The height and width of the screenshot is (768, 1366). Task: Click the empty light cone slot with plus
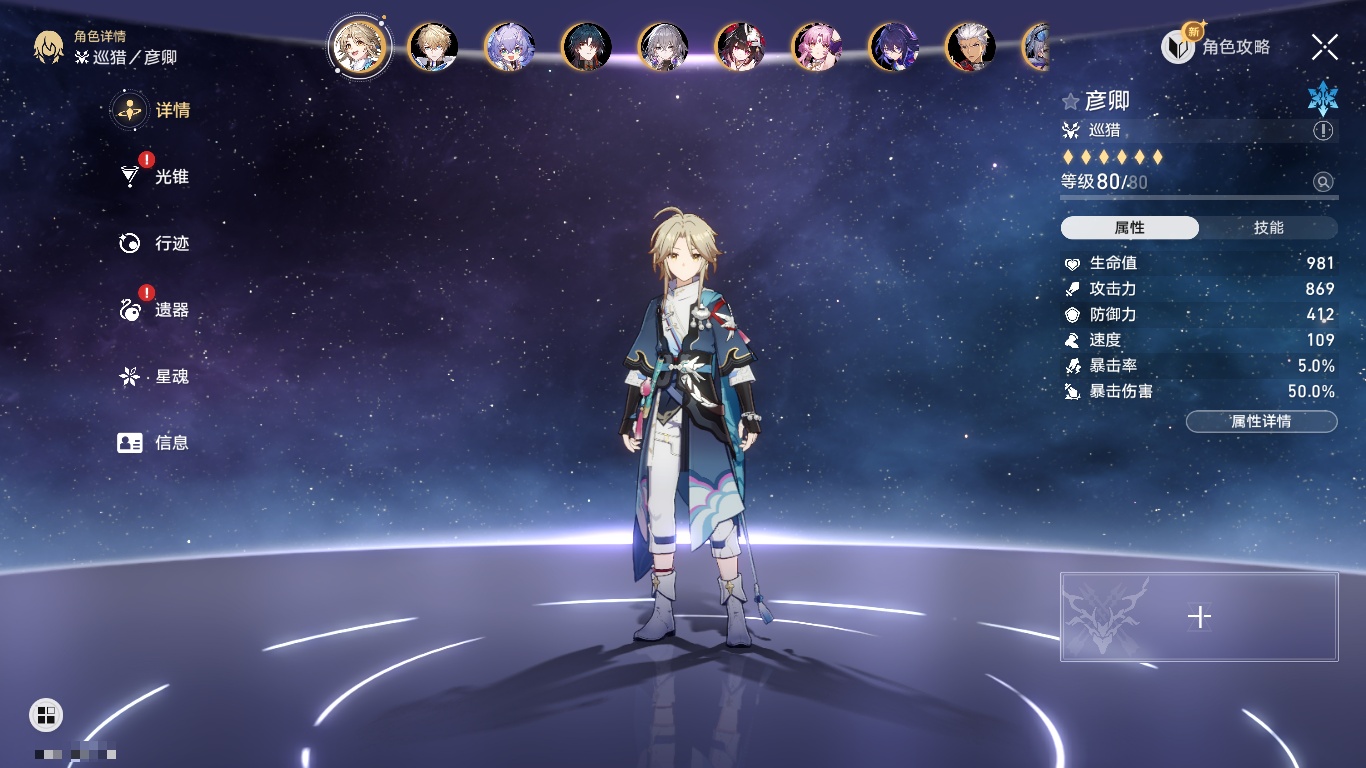point(1199,617)
